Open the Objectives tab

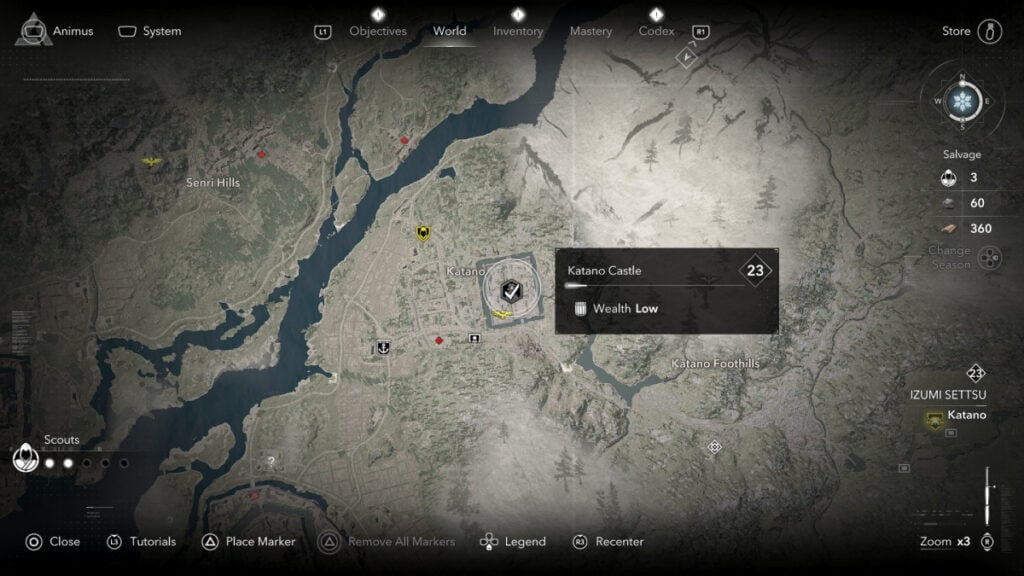378,31
